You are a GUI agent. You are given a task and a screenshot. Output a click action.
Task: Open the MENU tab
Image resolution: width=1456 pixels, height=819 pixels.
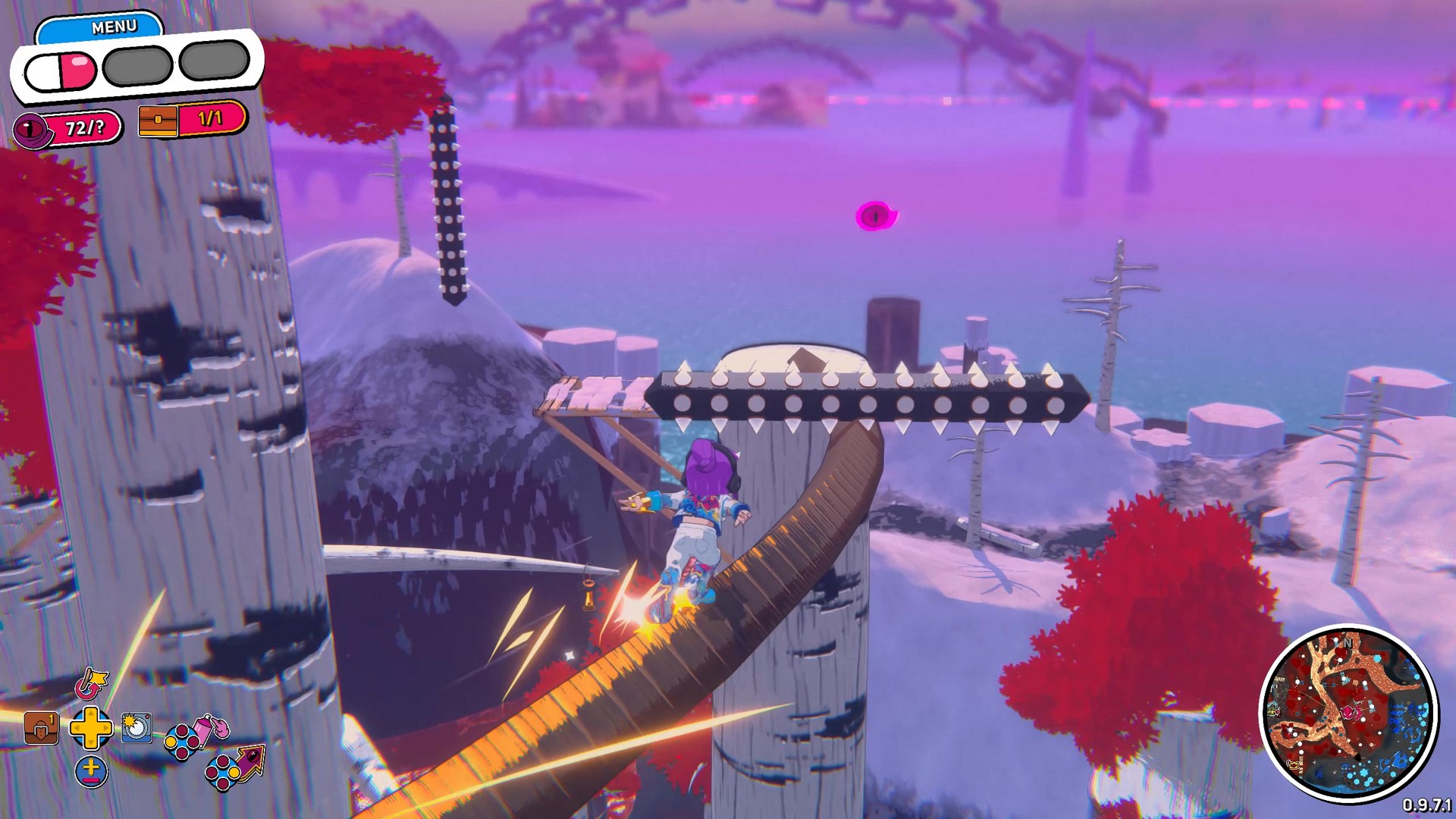tap(112, 25)
